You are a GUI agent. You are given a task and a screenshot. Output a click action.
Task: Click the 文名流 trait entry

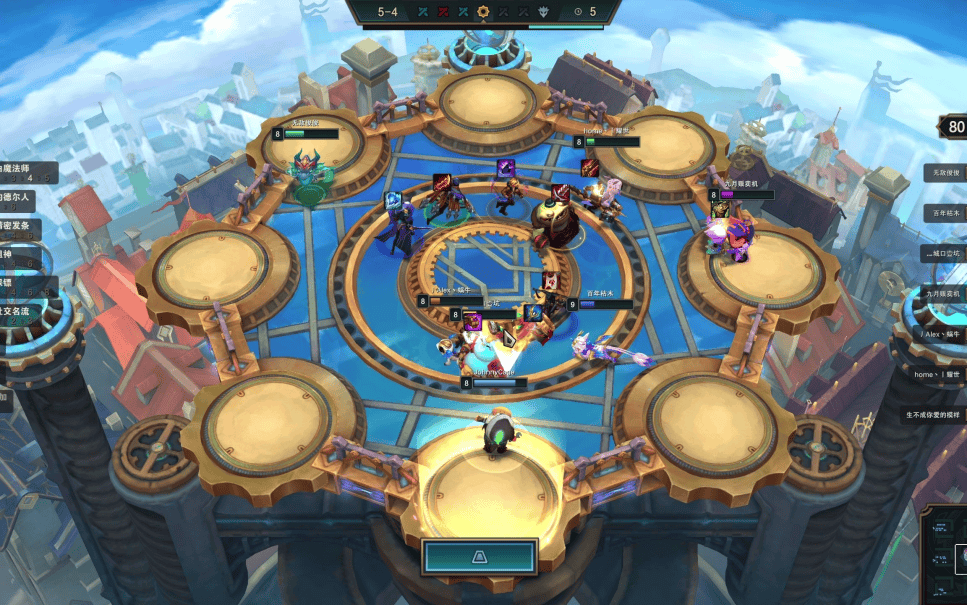point(20,311)
